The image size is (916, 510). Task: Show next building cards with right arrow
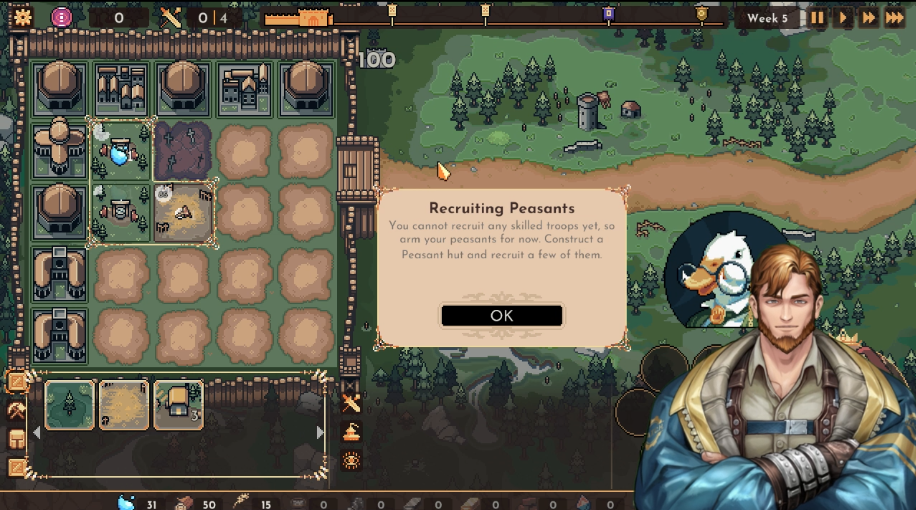coord(320,433)
